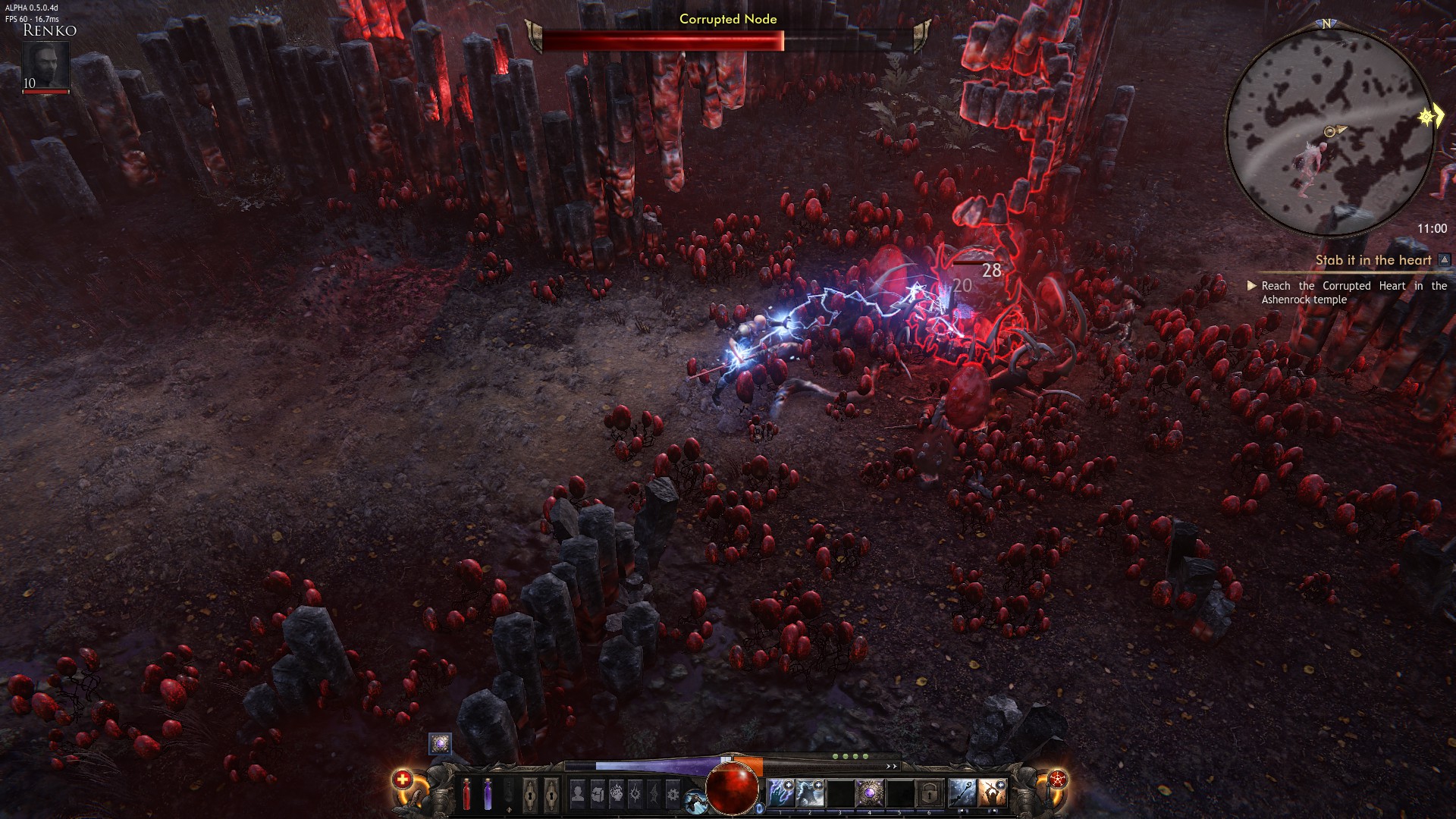Viewport: 1456px width, 819px height.
Task: Click Renko's character portrait
Action: [x=45, y=66]
